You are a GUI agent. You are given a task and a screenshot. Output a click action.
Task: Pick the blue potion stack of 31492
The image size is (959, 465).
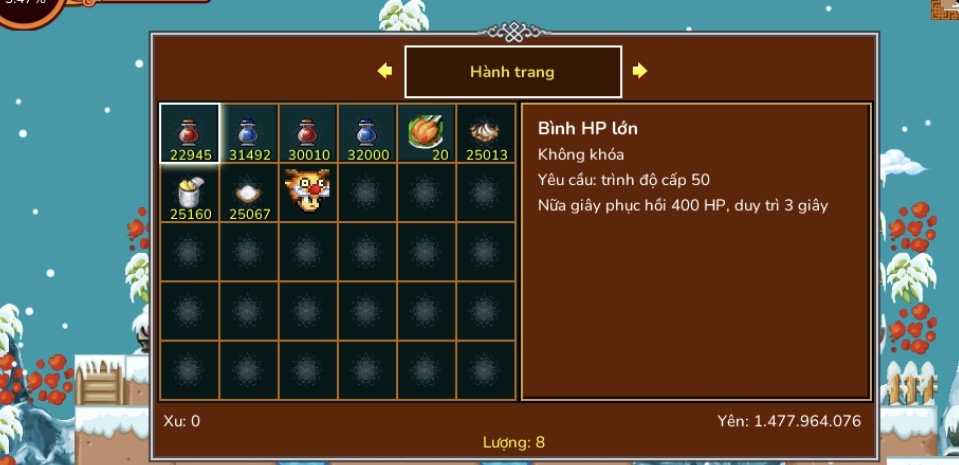(x=248, y=133)
